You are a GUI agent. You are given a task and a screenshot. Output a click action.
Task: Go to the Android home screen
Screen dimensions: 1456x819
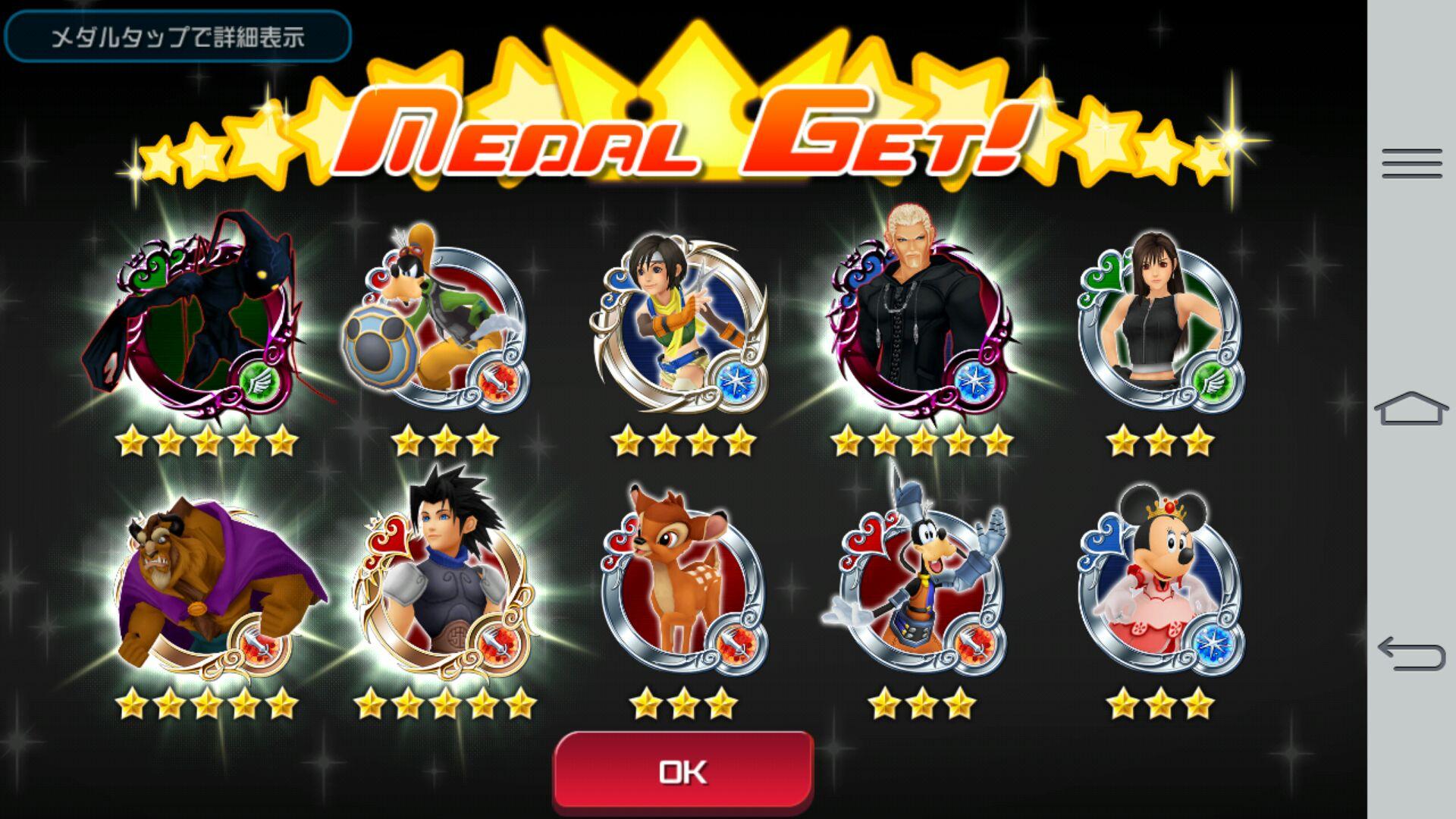[x=1411, y=408]
